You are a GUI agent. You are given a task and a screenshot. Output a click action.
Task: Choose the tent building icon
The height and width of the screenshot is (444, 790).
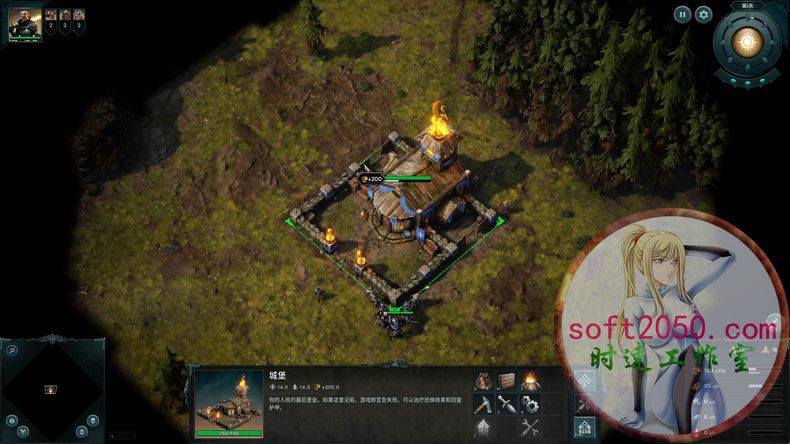(x=482, y=380)
